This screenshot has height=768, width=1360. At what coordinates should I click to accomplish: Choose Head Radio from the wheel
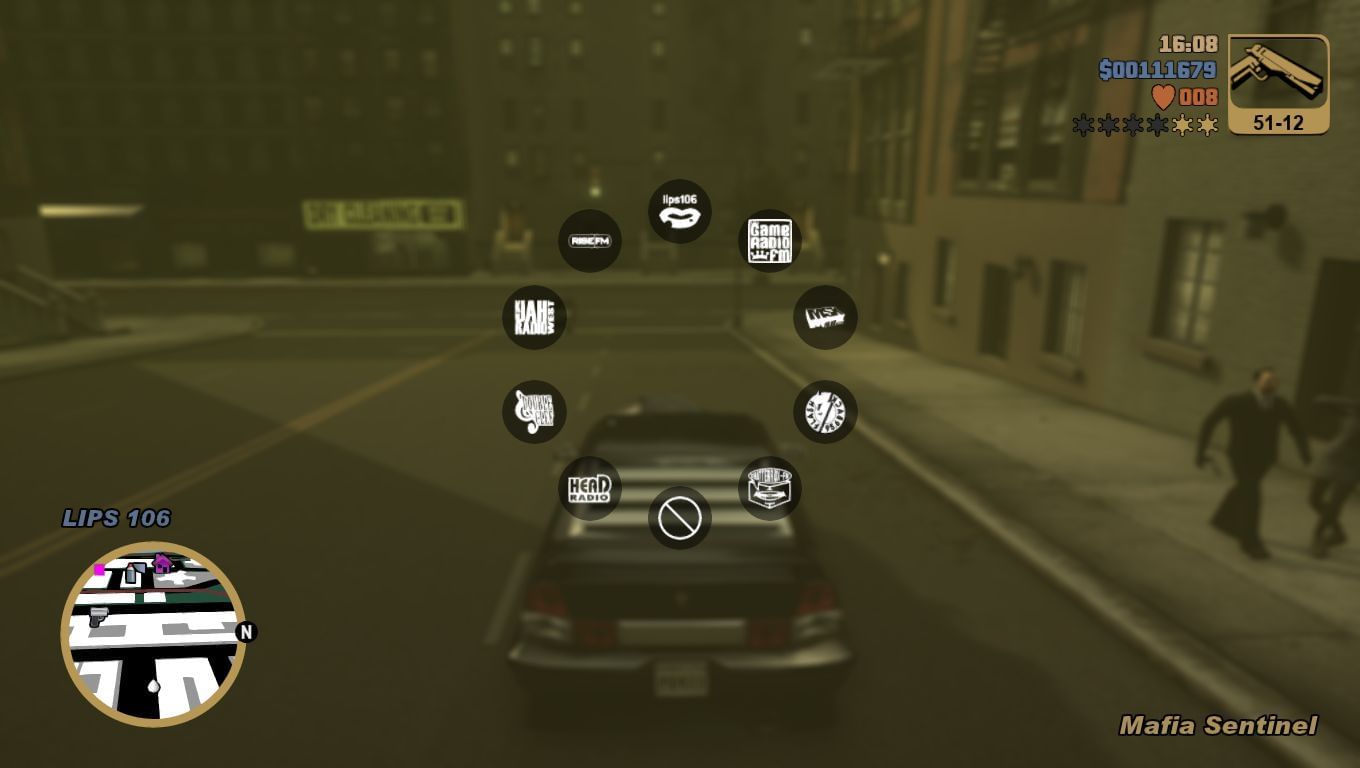590,487
